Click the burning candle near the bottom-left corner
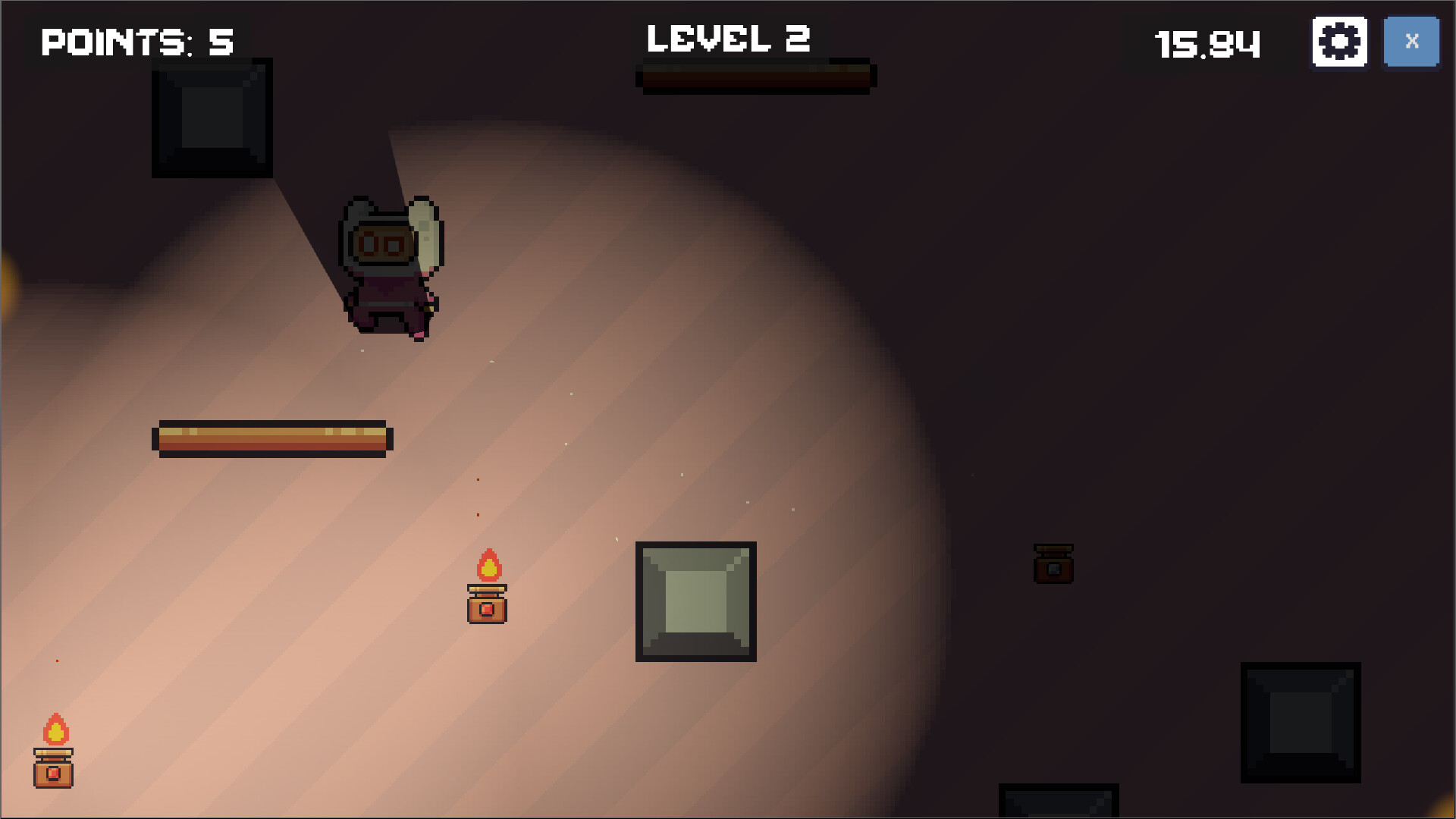The image size is (1456, 819). click(53, 758)
